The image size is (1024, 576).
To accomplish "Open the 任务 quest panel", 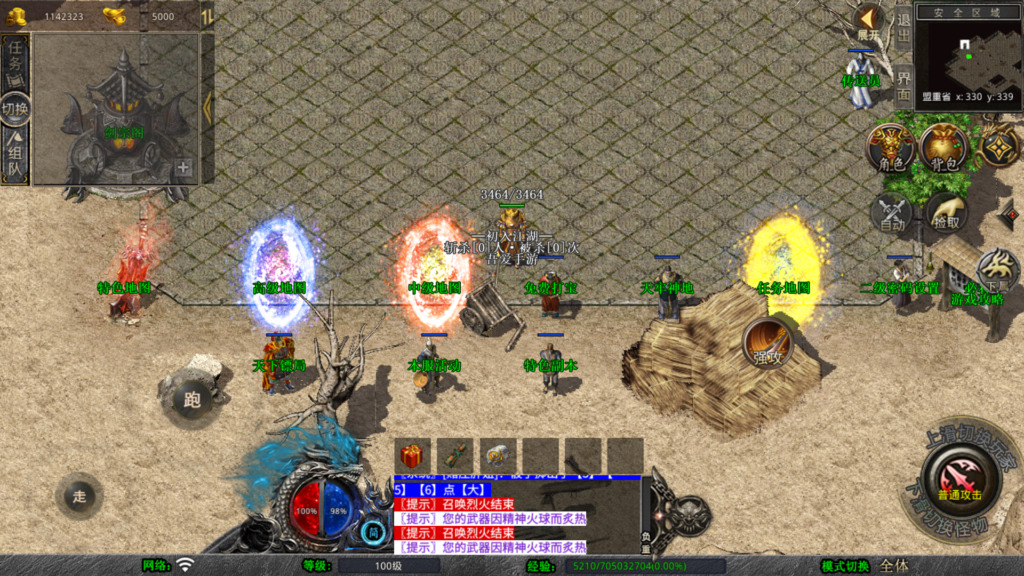I will pos(16,62).
